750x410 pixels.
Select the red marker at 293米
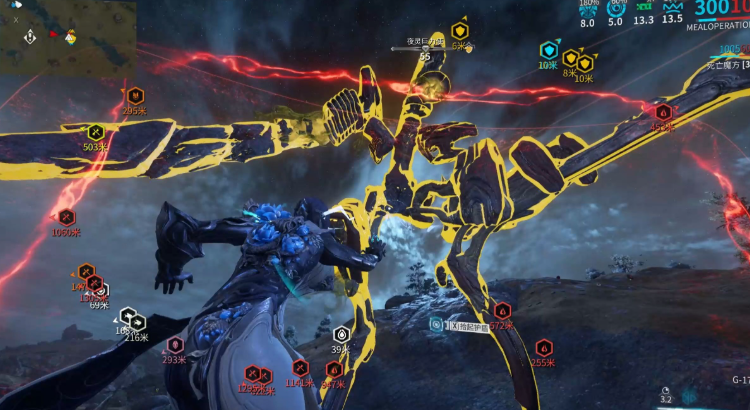(175, 345)
